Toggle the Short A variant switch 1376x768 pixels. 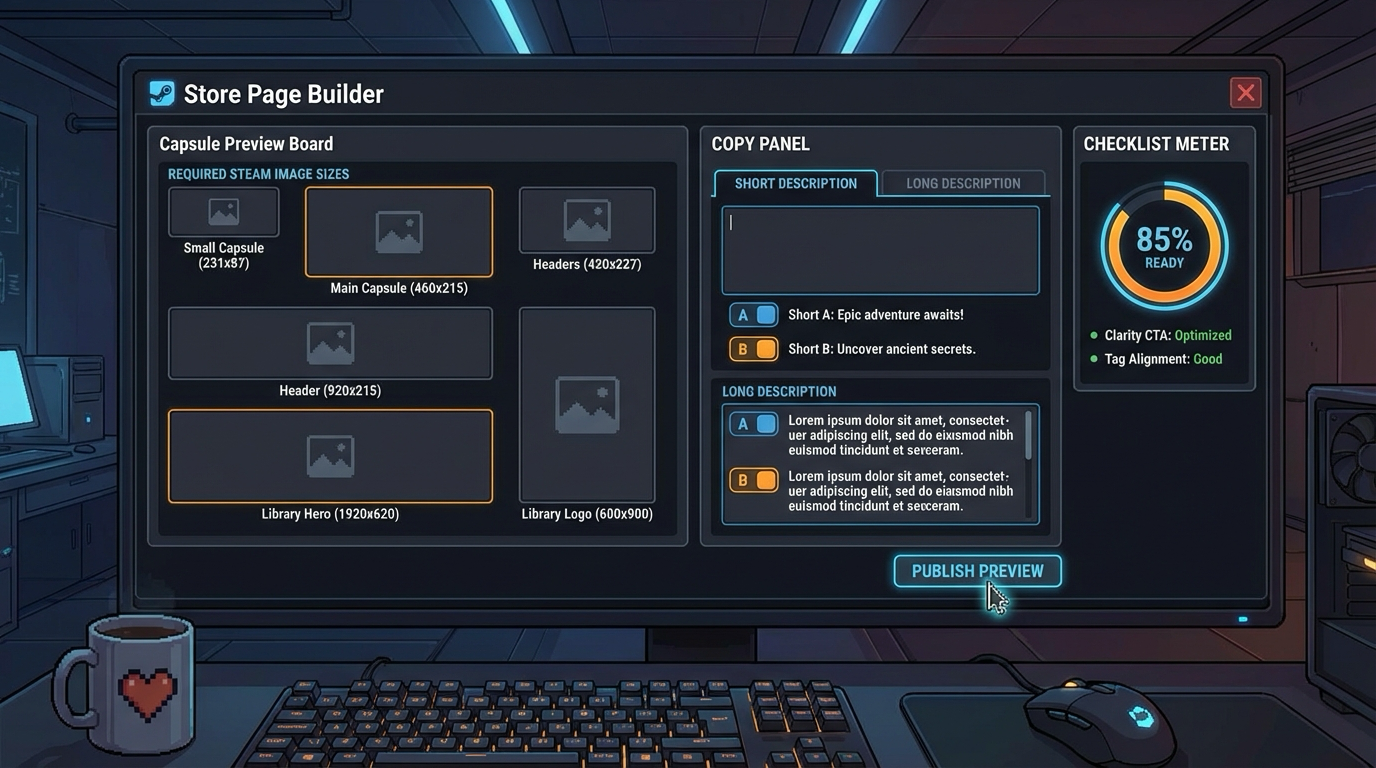point(753,314)
